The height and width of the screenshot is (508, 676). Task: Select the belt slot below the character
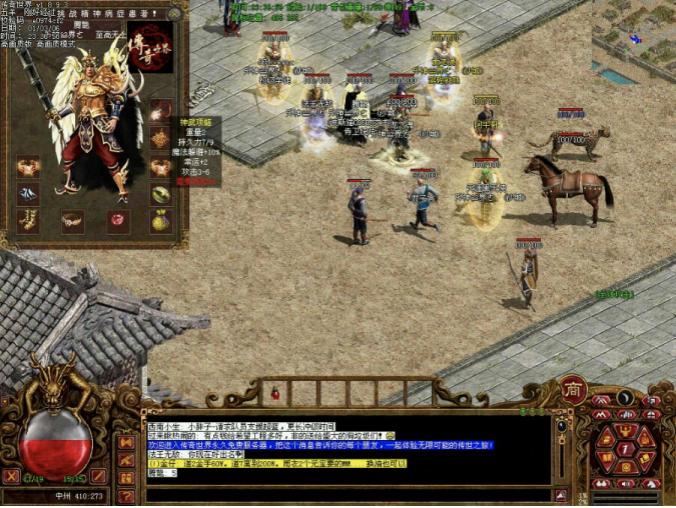click(72, 219)
